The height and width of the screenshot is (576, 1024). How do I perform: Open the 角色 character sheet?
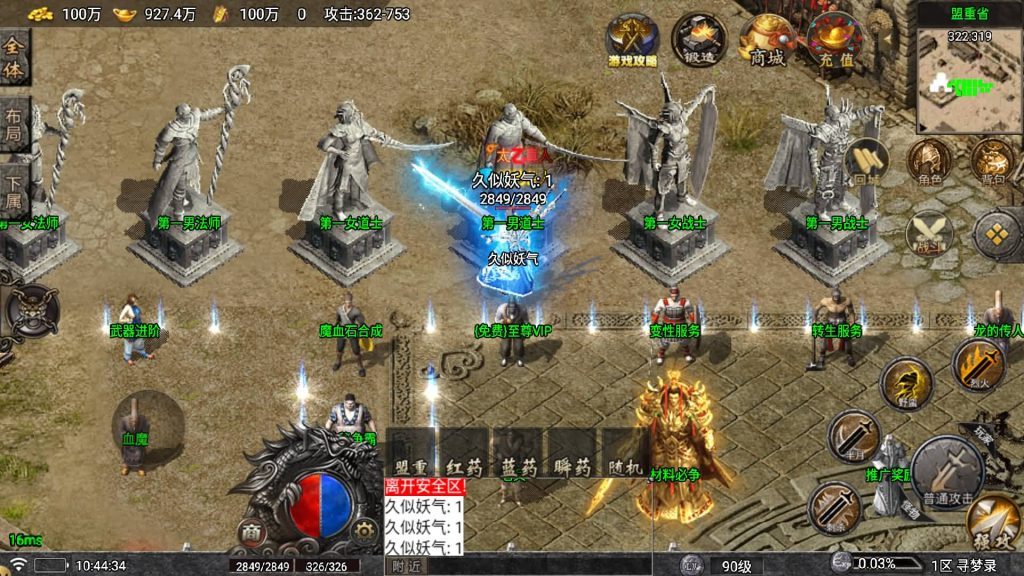tap(930, 161)
